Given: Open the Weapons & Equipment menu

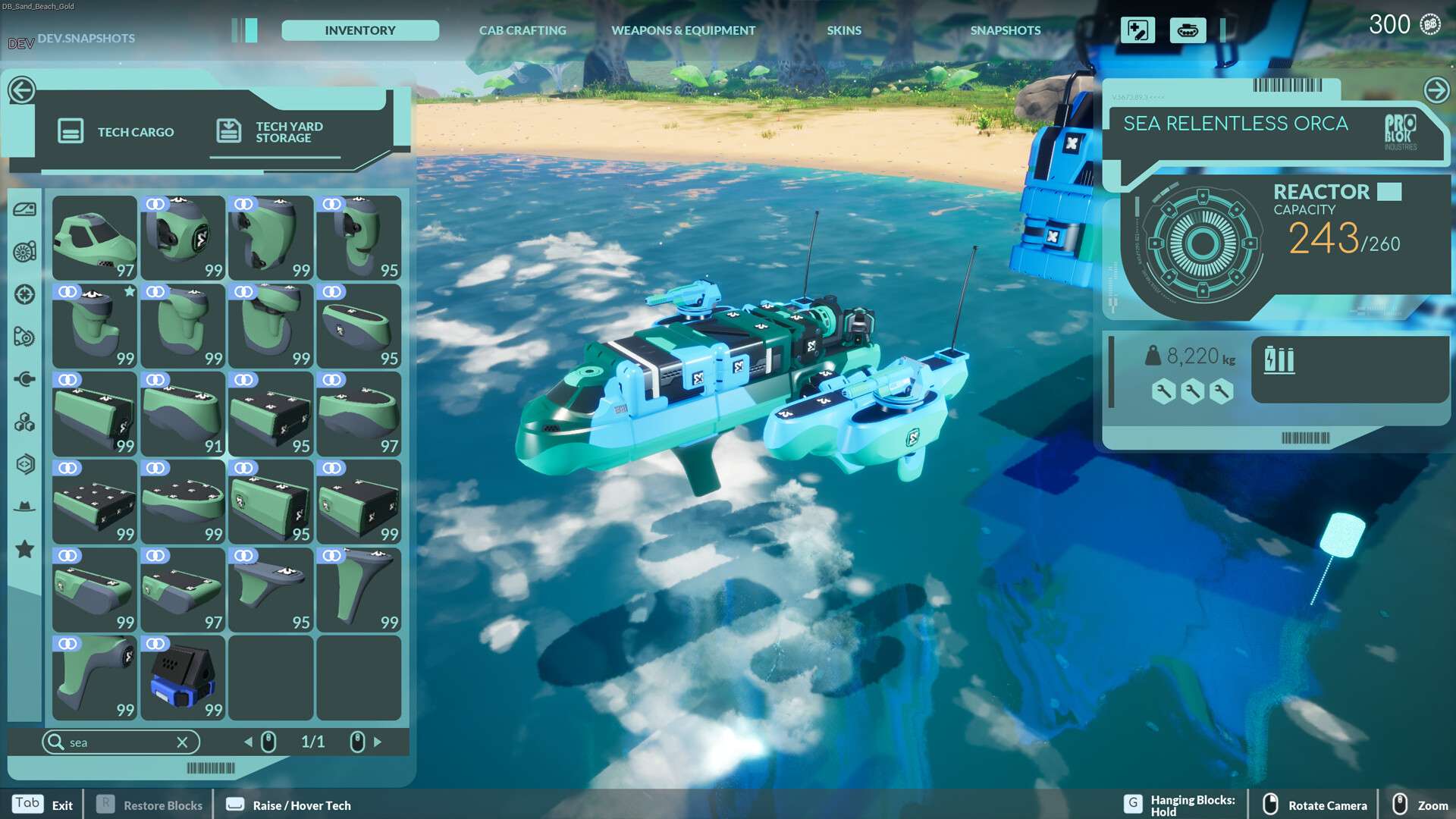Looking at the screenshot, I should point(682,30).
